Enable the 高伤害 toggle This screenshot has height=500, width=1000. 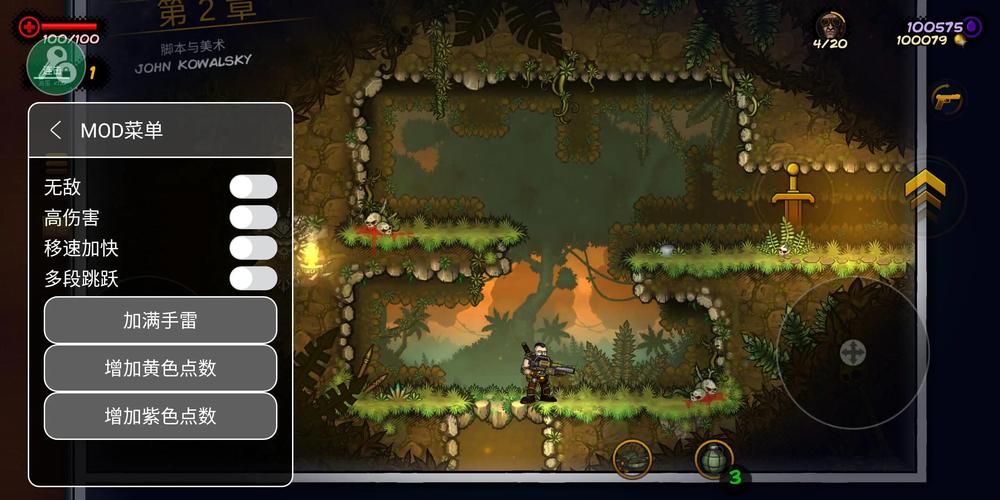(x=253, y=218)
